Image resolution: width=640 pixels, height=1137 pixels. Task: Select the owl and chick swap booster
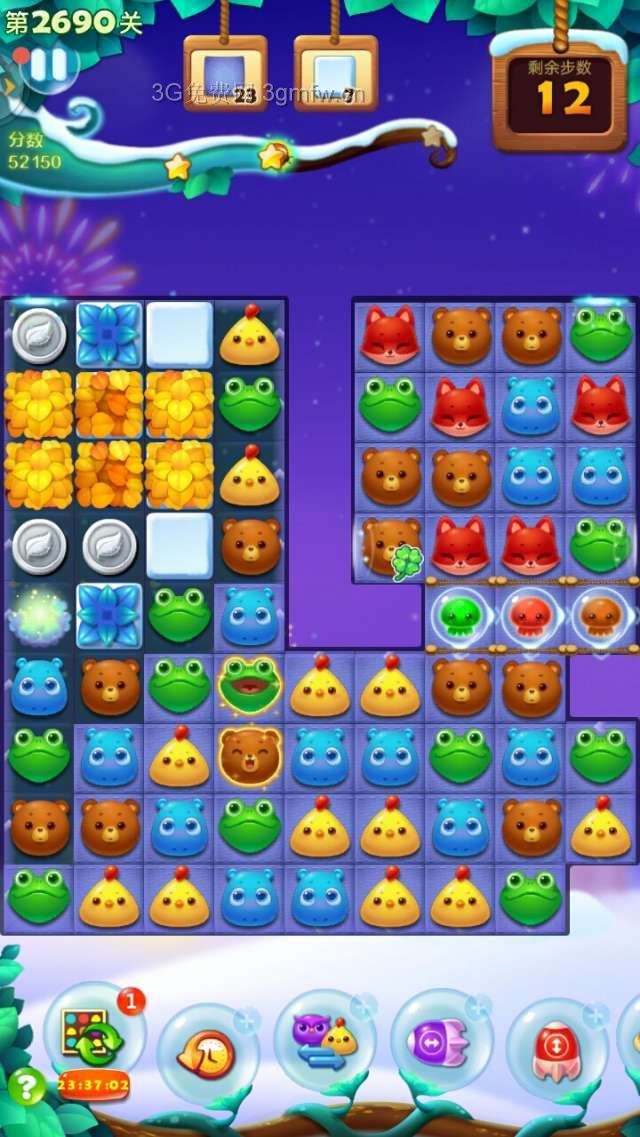324,1042
